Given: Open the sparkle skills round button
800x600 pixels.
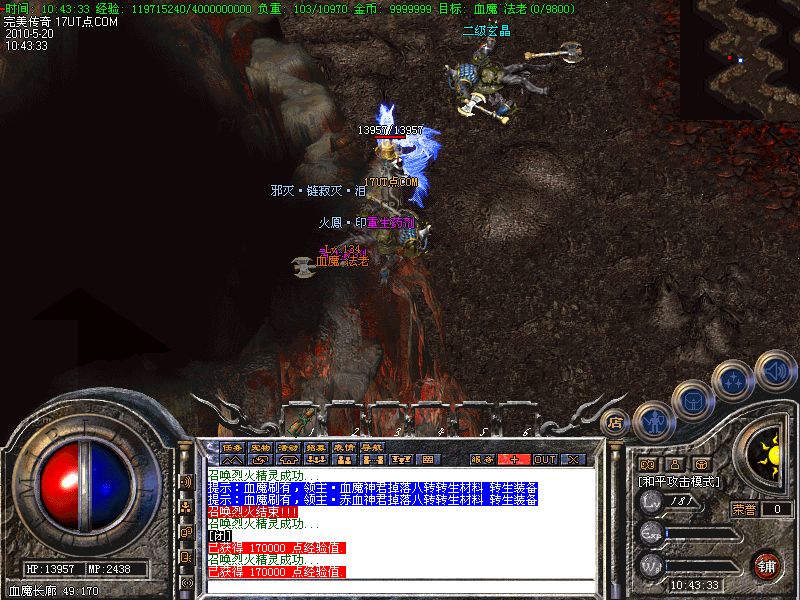Looking at the screenshot, I should click(x=734, y=380).
